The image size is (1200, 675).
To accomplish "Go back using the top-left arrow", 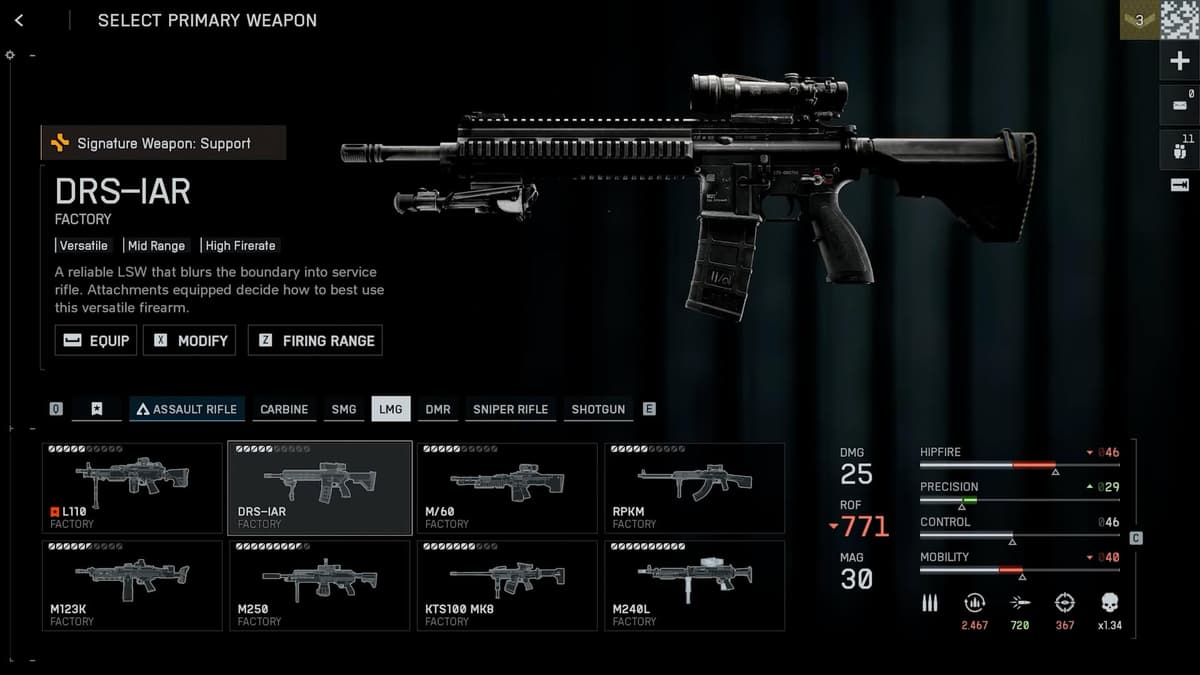I will click(x=20, y=20).
